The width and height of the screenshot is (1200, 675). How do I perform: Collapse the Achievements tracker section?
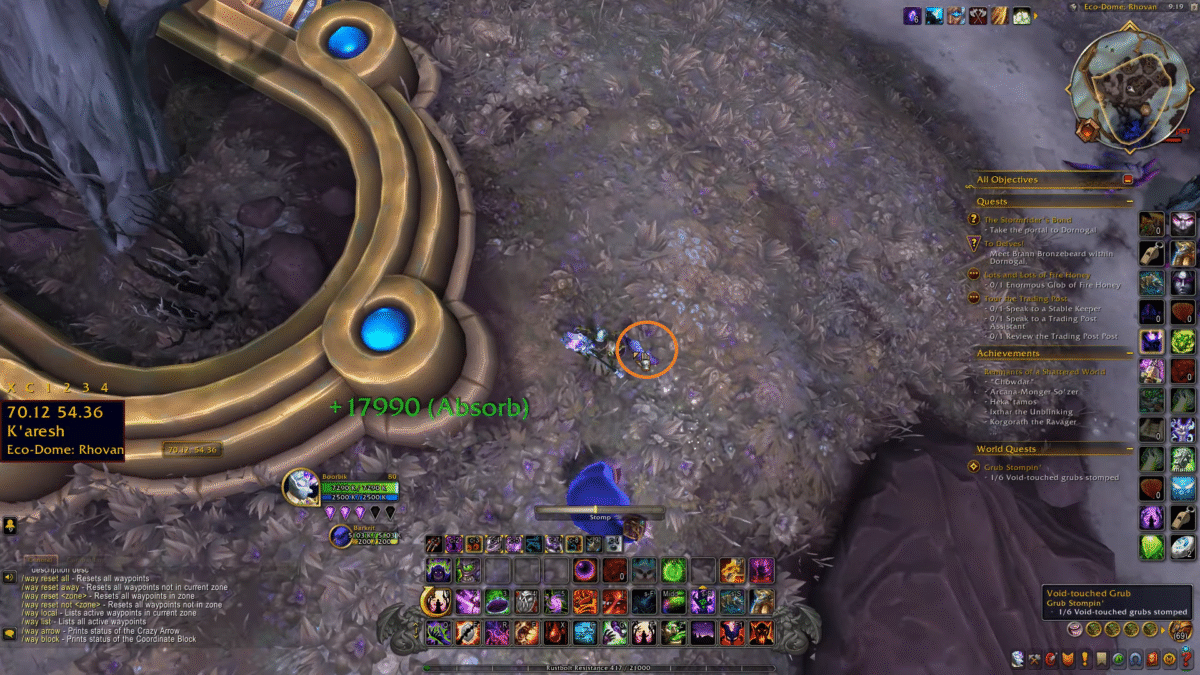pos(1128,353)
